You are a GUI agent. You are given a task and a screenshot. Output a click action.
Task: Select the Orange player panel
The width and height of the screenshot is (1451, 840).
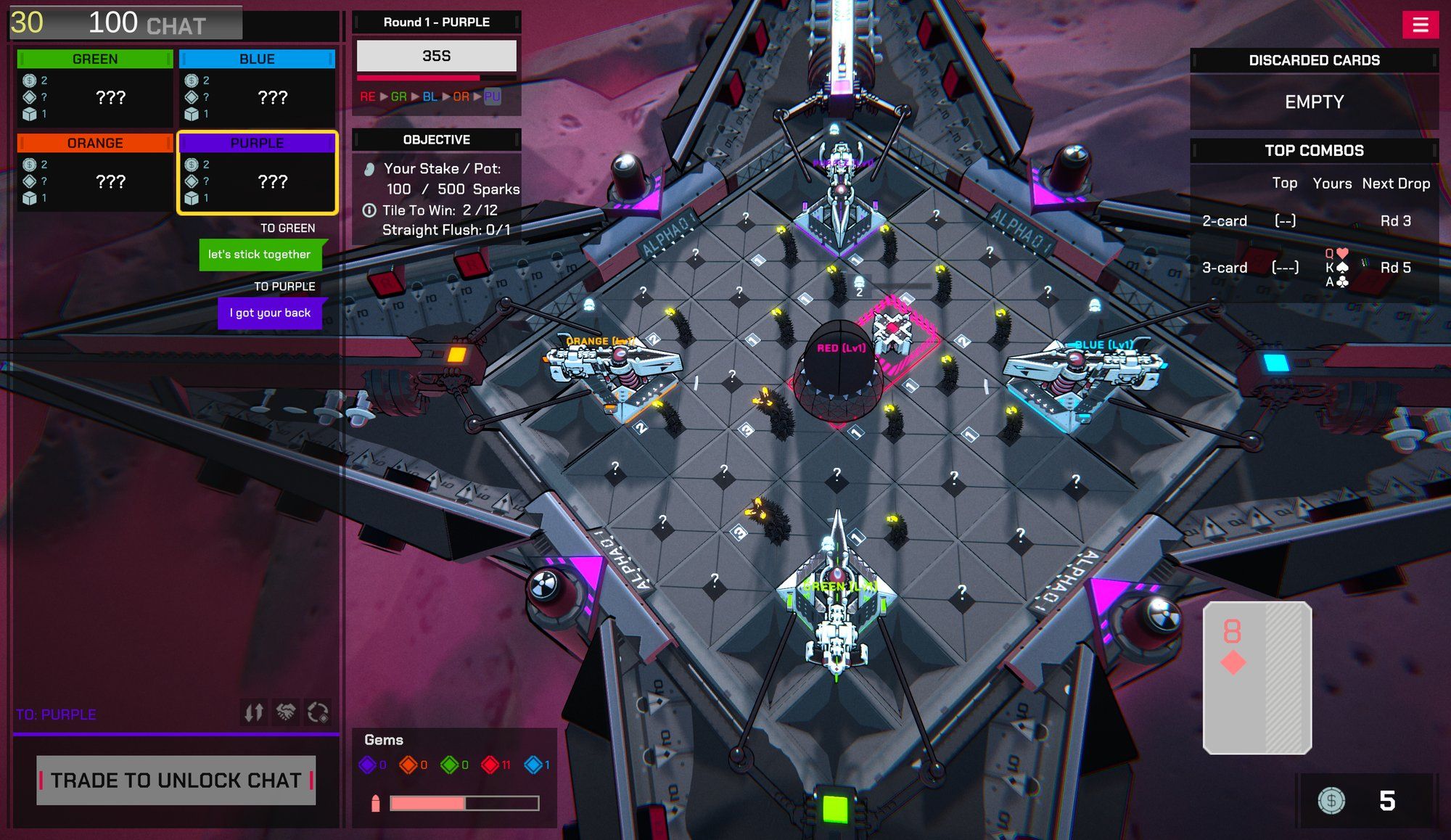click(x=95, y=173)
